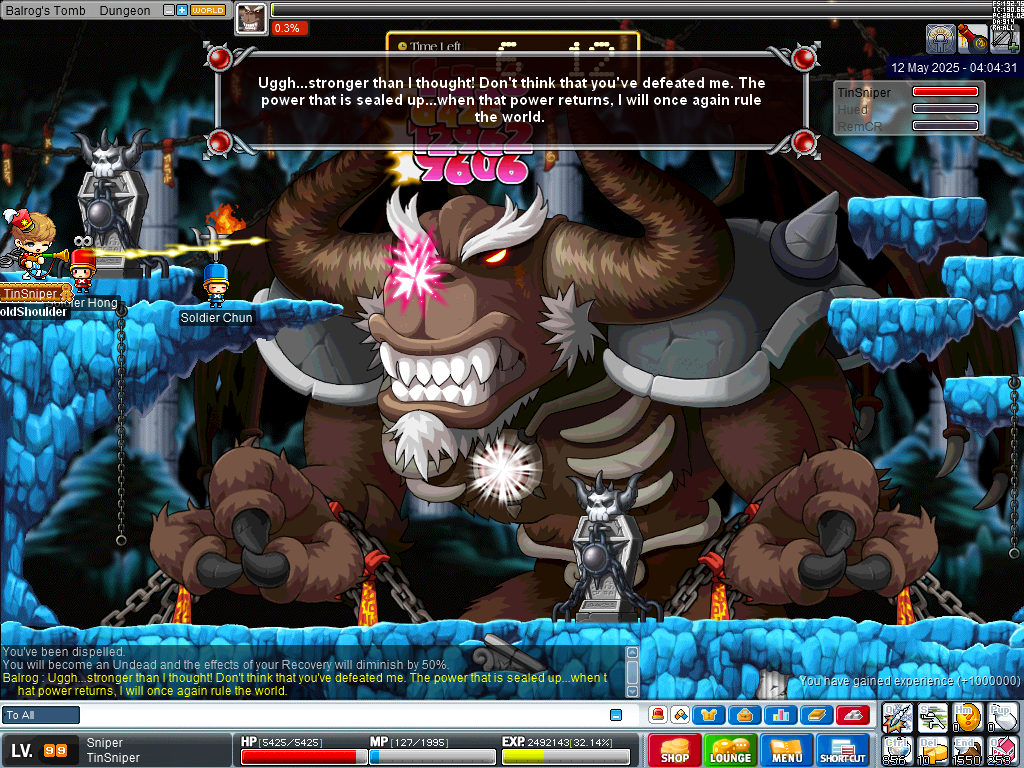This screenshot has width=1024, height=768.
Task: Change the 'To All' chat target
Action: [41, 715]
